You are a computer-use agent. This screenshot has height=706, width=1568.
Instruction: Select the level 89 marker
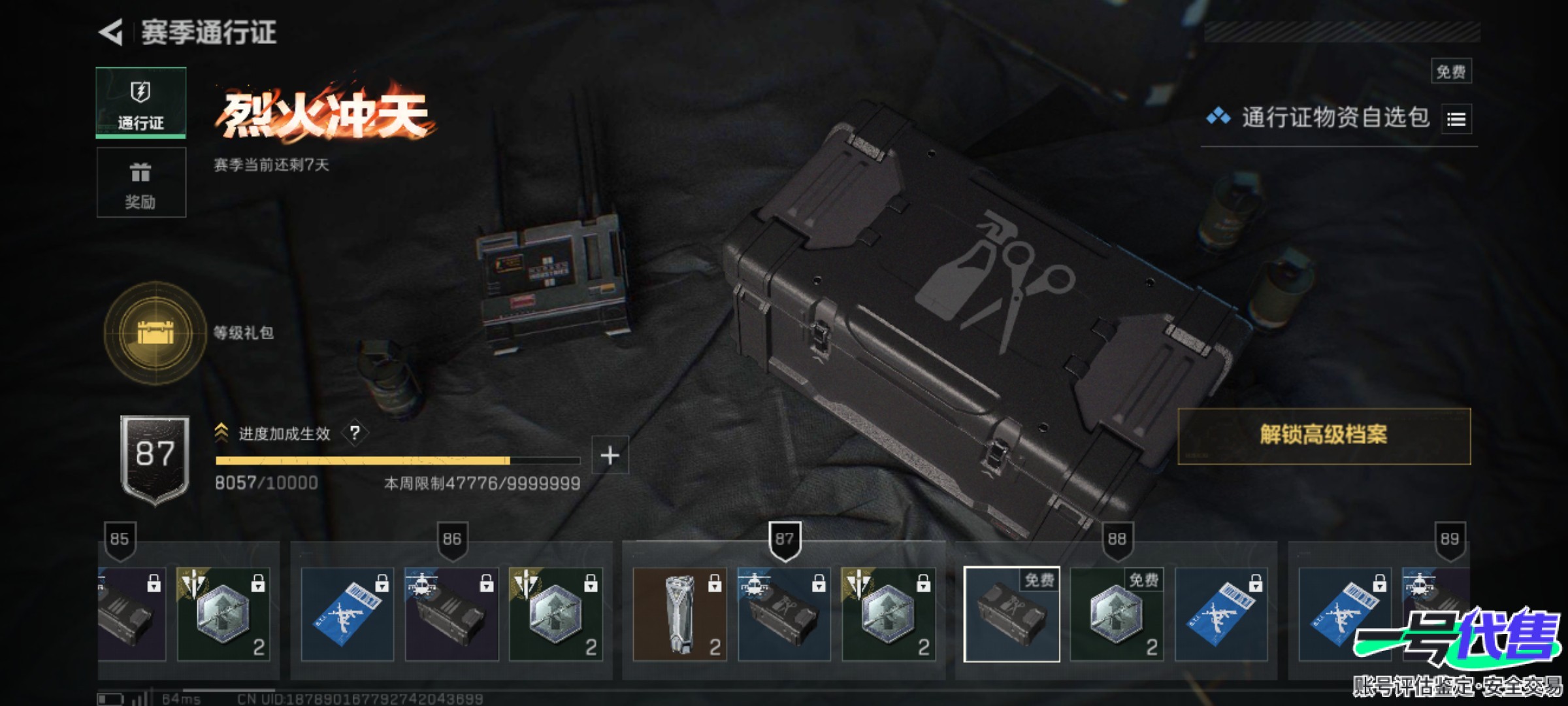pos(1449,540)
